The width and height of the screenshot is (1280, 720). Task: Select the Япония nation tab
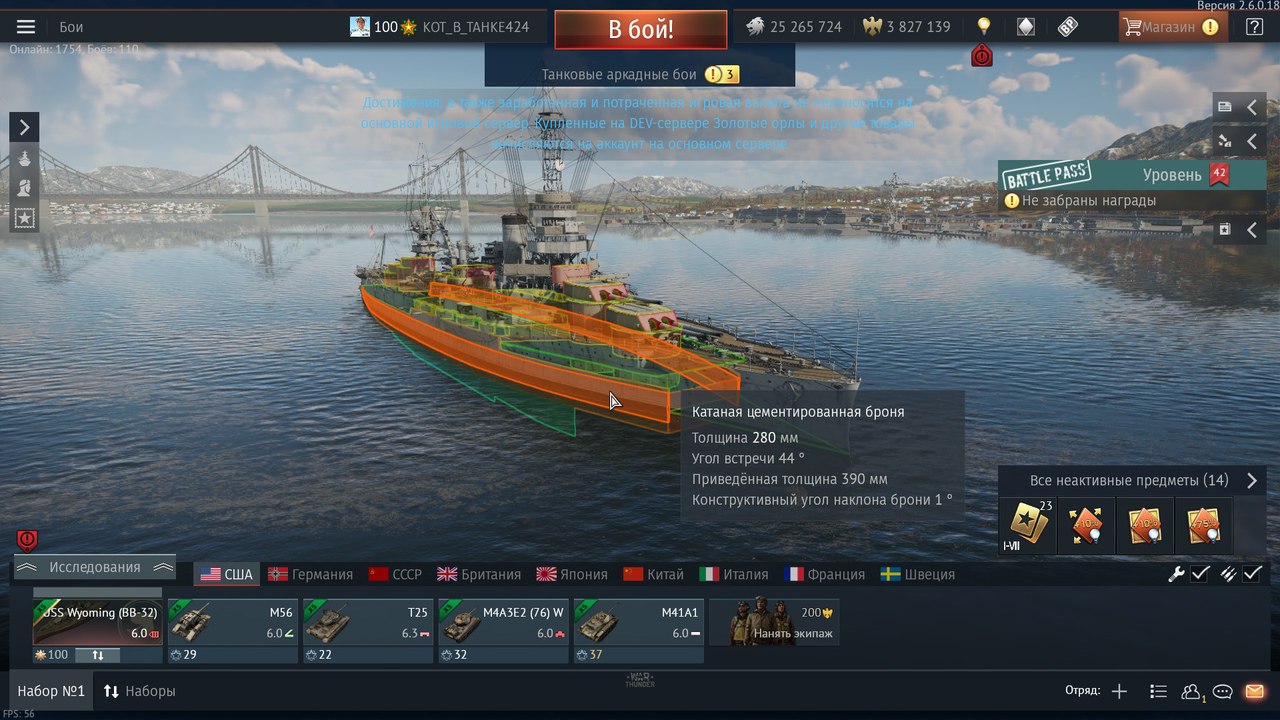pyautogui.click(x=572, y=574)
